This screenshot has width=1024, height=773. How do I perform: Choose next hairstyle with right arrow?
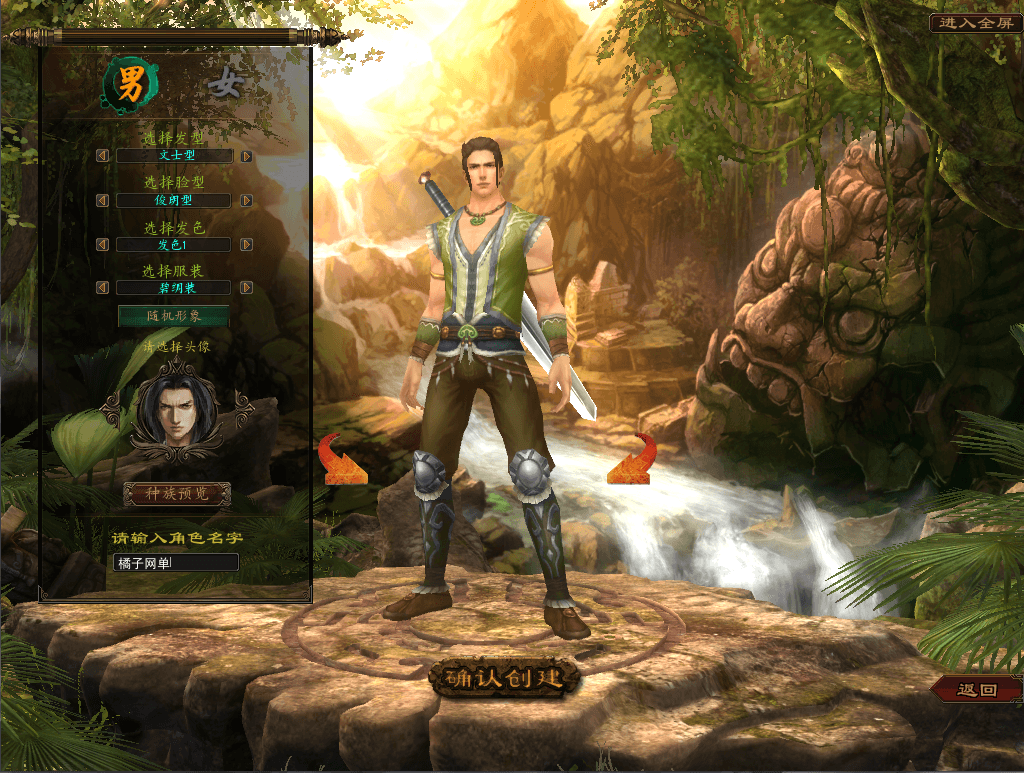[x=246, y=156]
